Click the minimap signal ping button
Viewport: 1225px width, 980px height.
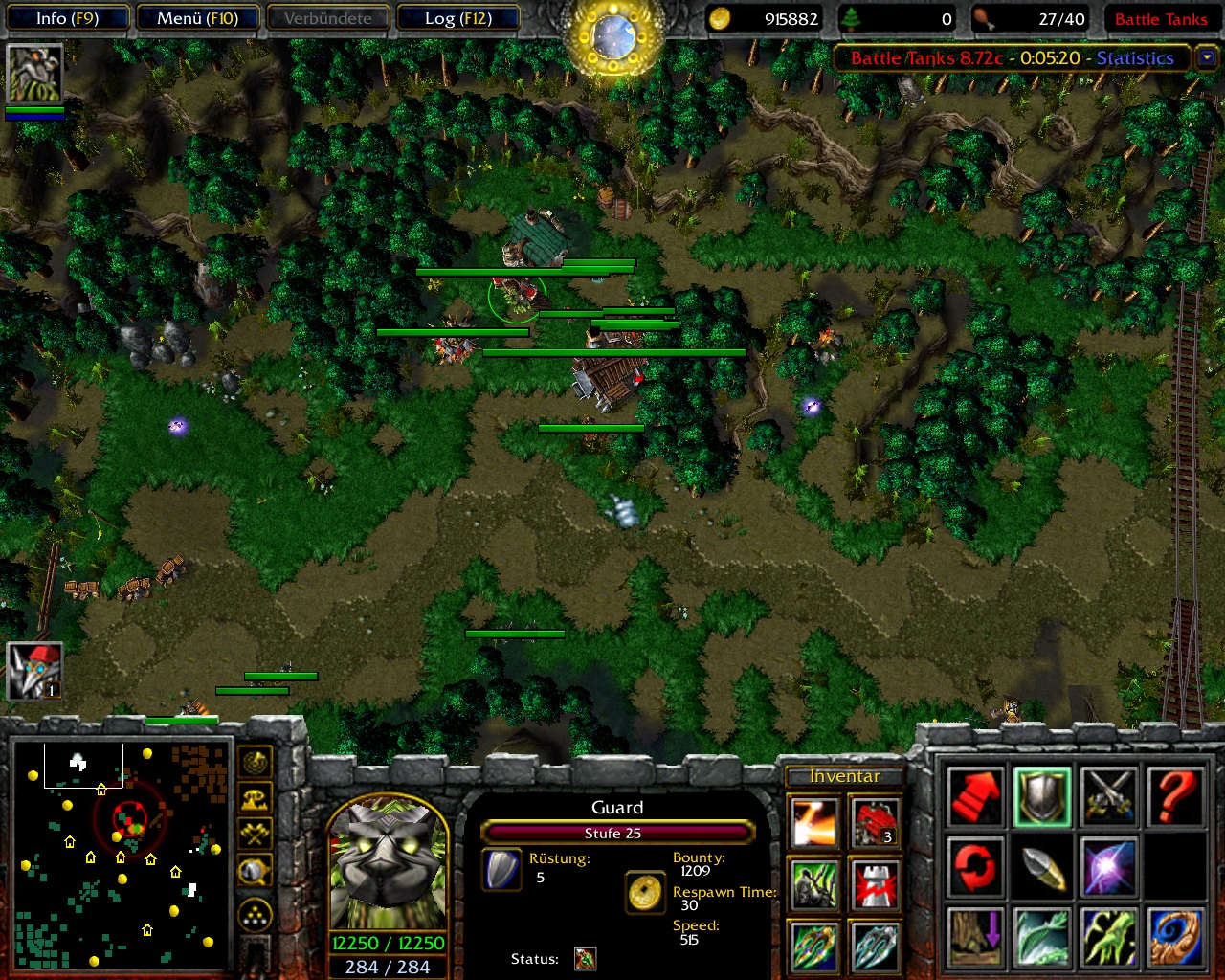coord(255,763)
